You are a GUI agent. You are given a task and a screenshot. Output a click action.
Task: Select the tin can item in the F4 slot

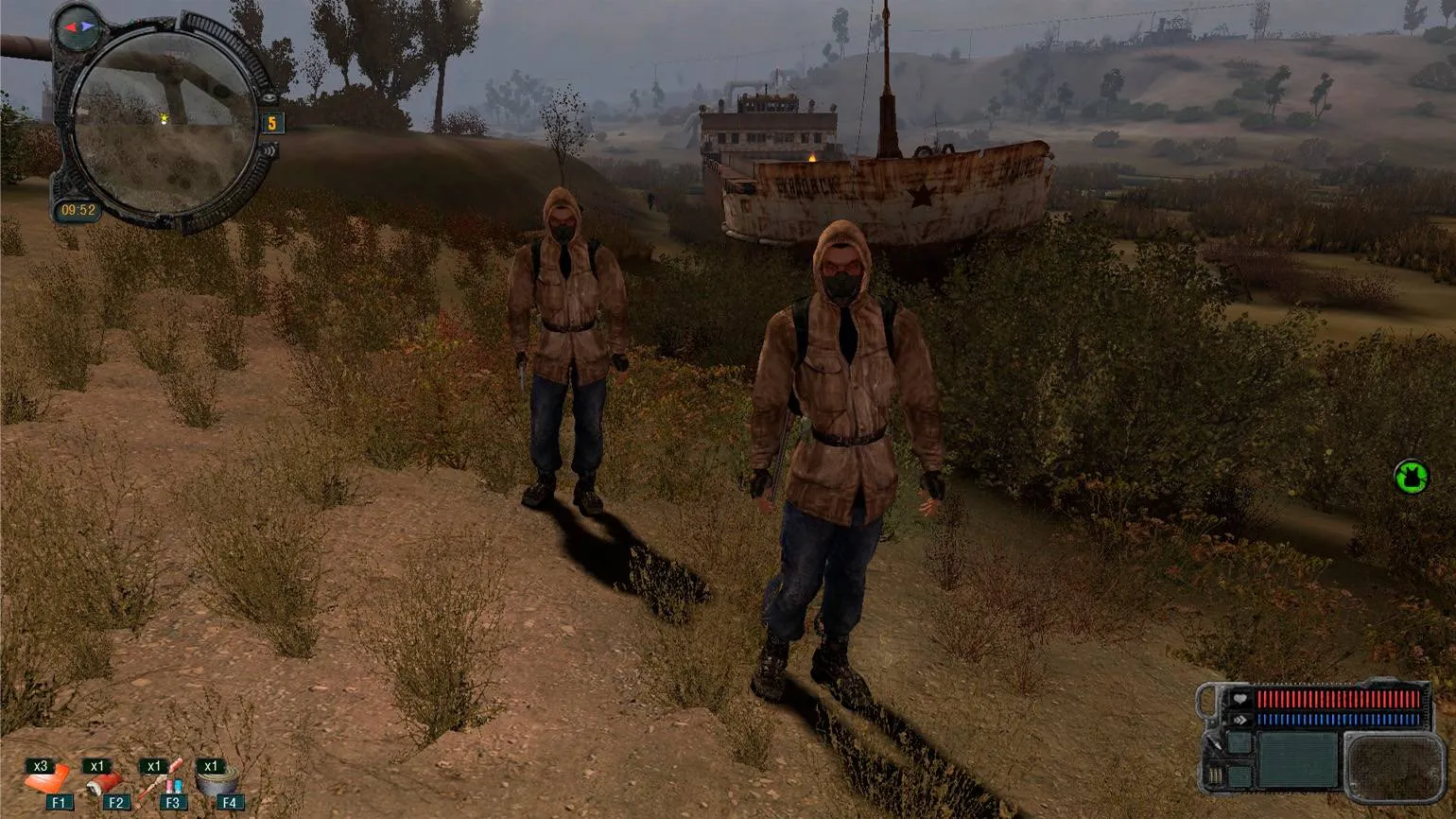coord(217,782)
